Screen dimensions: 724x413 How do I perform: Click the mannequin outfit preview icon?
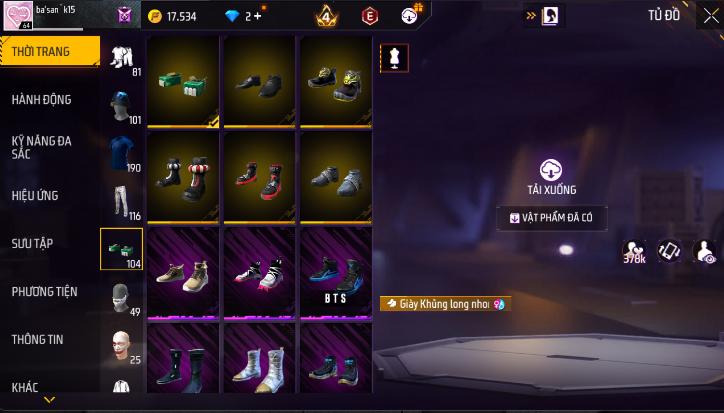click(394, 58)
